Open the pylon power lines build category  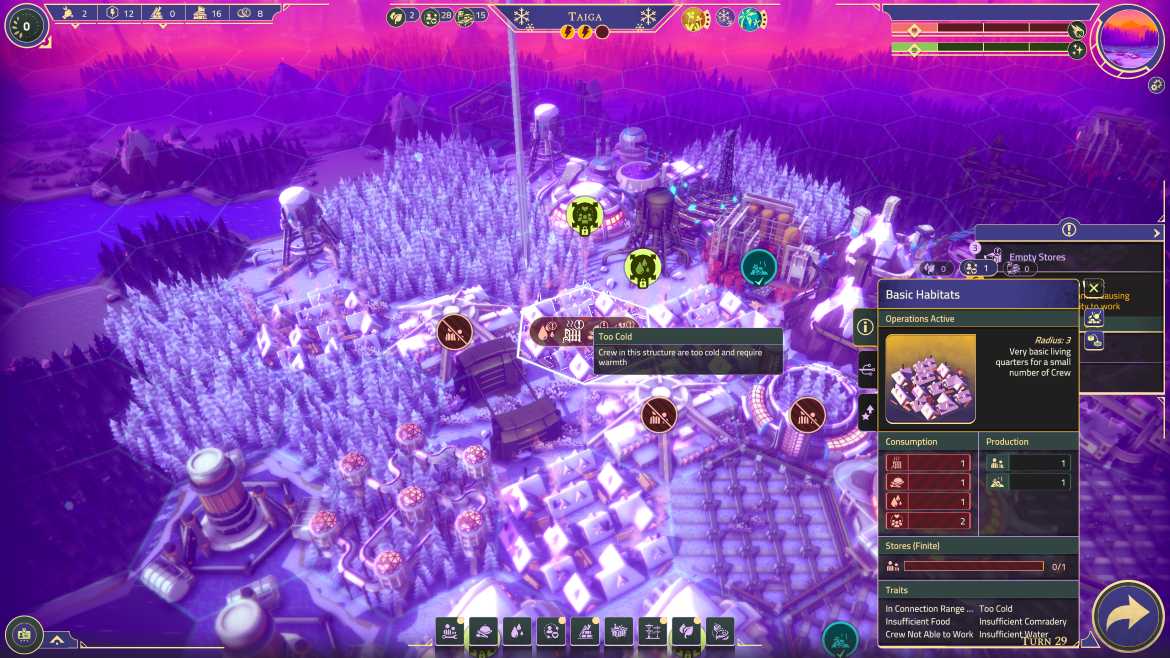tap(653, 631)
